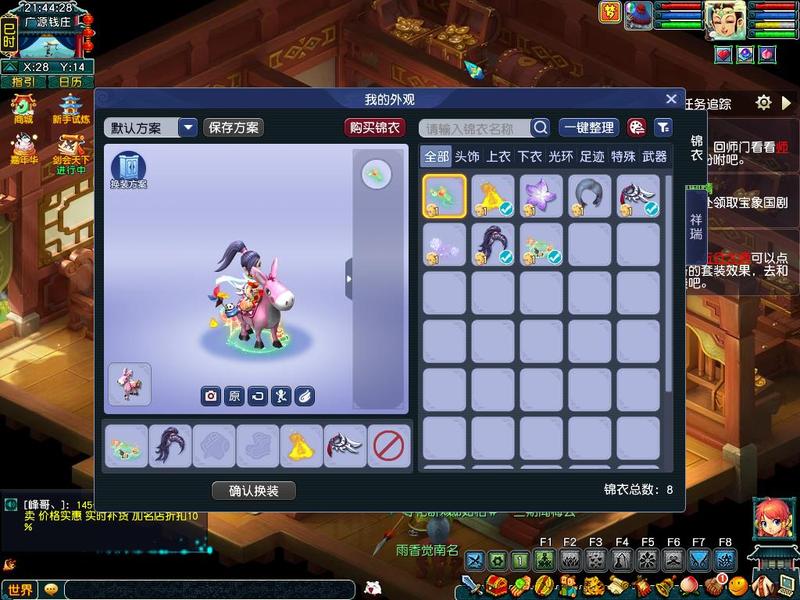Click the 保存方案 button

coord(233,127)
